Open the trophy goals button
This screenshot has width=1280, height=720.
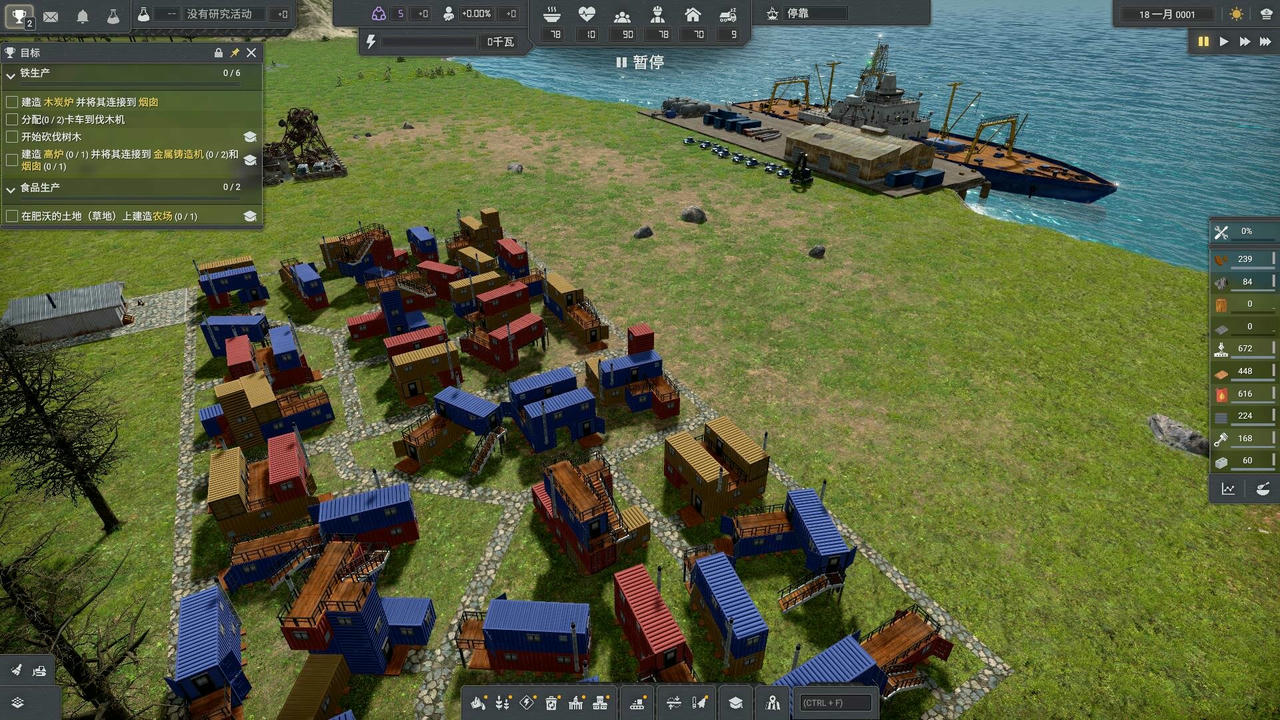19,15
